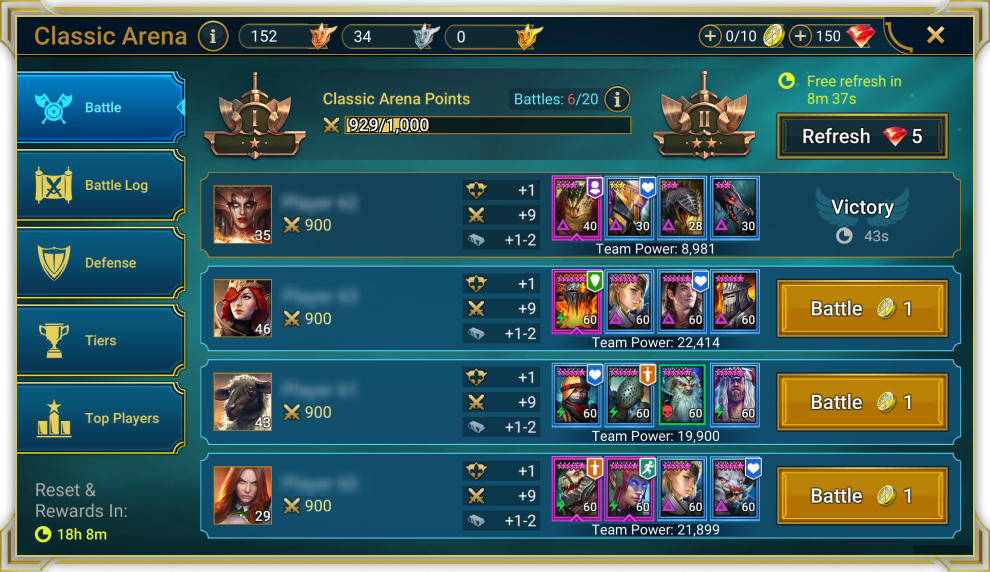
Task: Select the sheep avatar player portrait
Action: pos(242,402)
